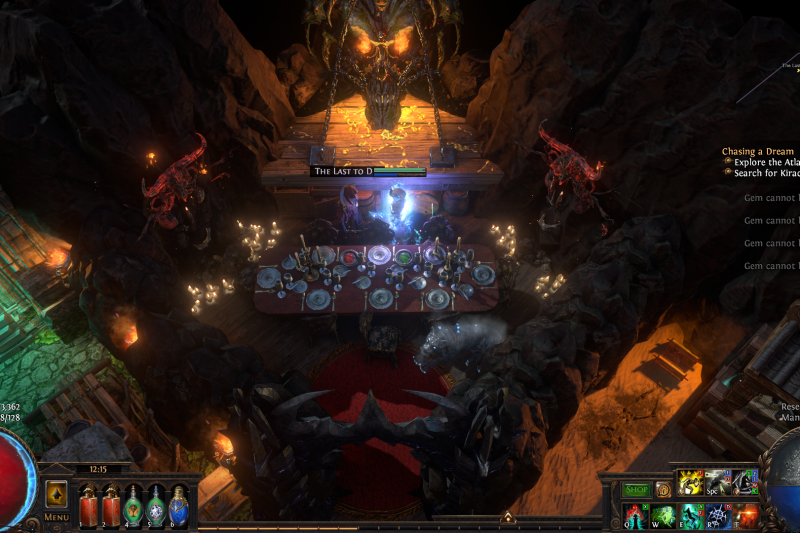The width and height of the screenshot is (800, 533).
Task: Use the blue mana flask in slot 6
Action: click(179, 505)
